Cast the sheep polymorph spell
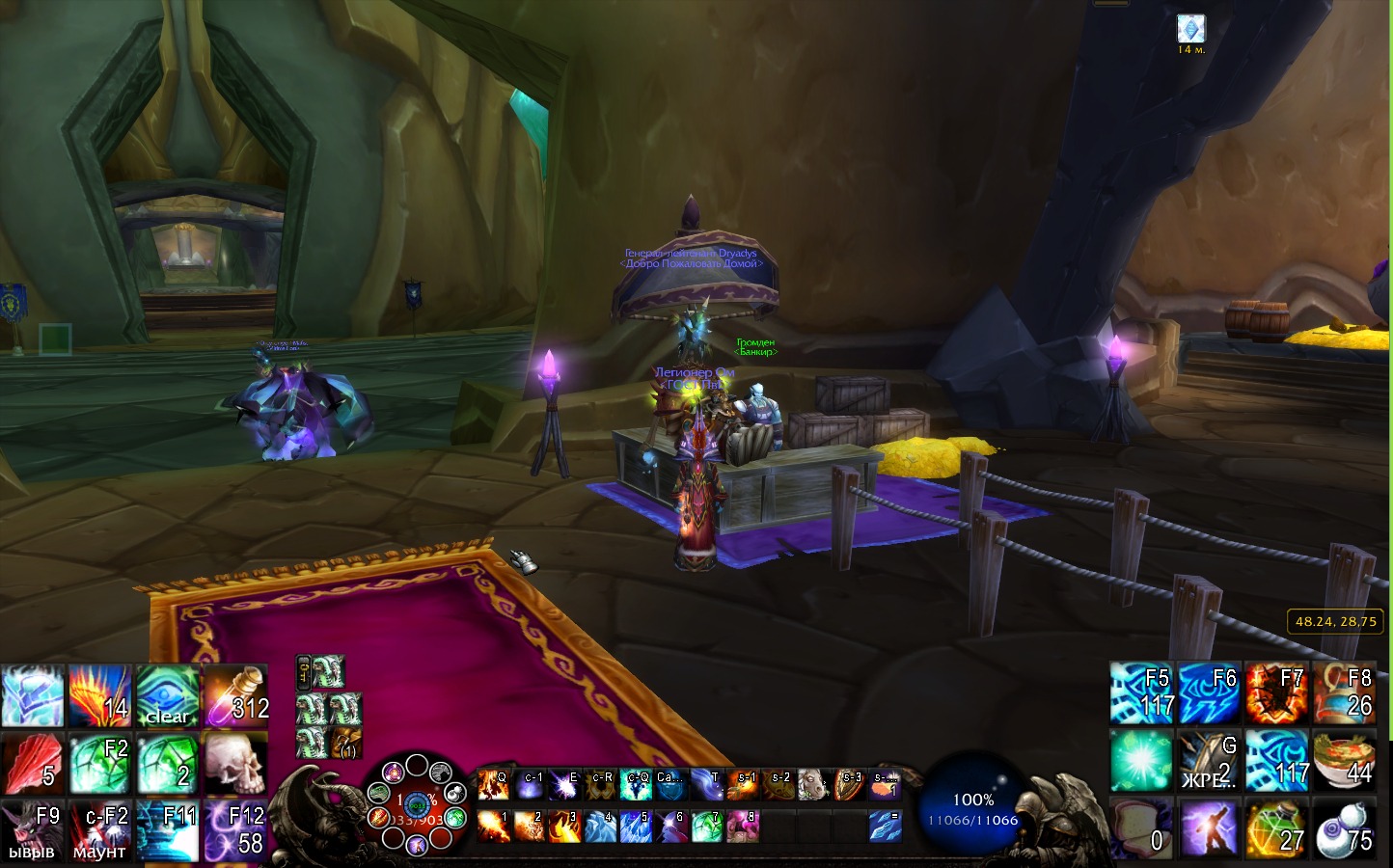1393x868 pixels. pyautogui.click(x=813, y=786)
